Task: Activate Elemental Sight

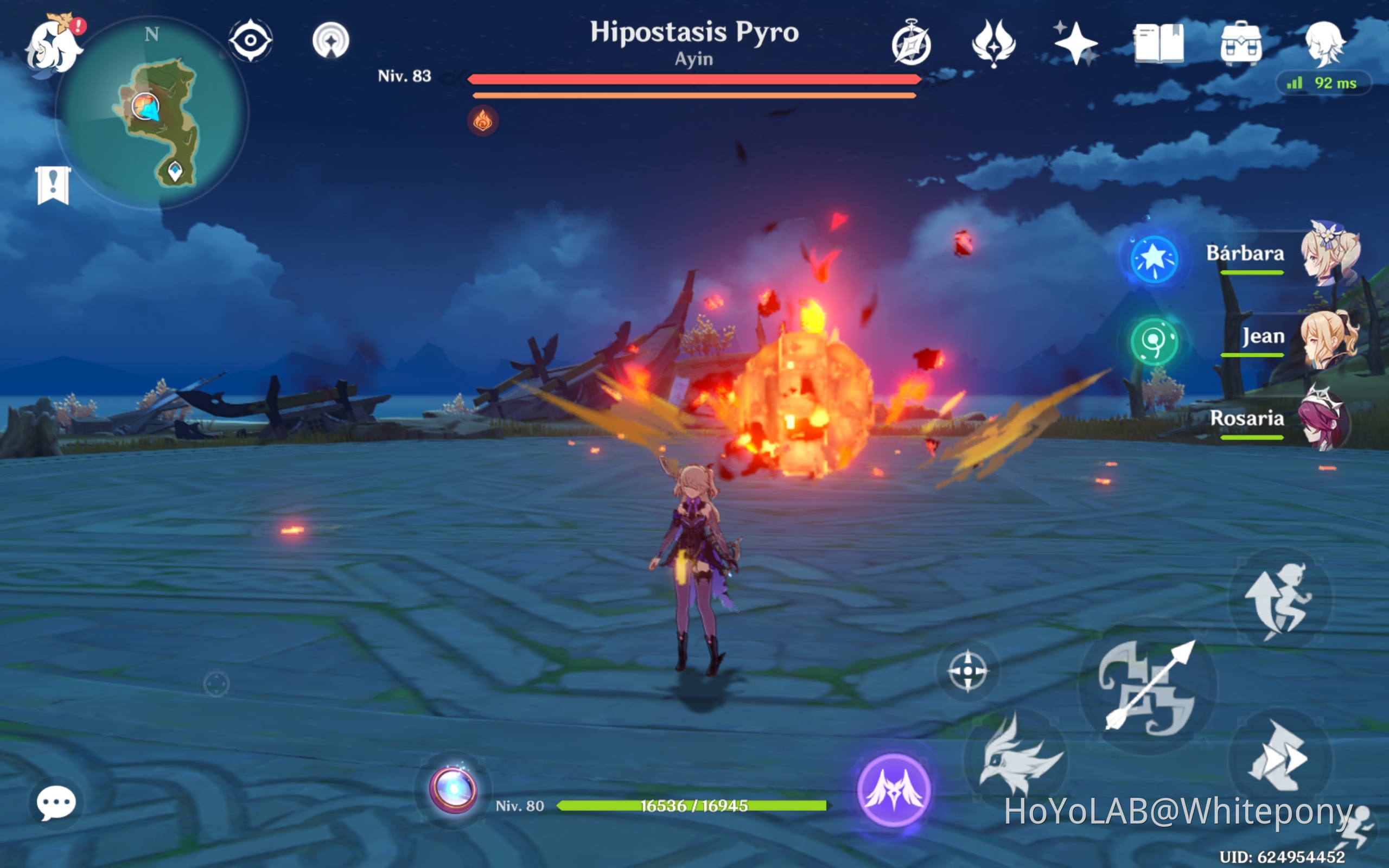Action: click(251, 40)
